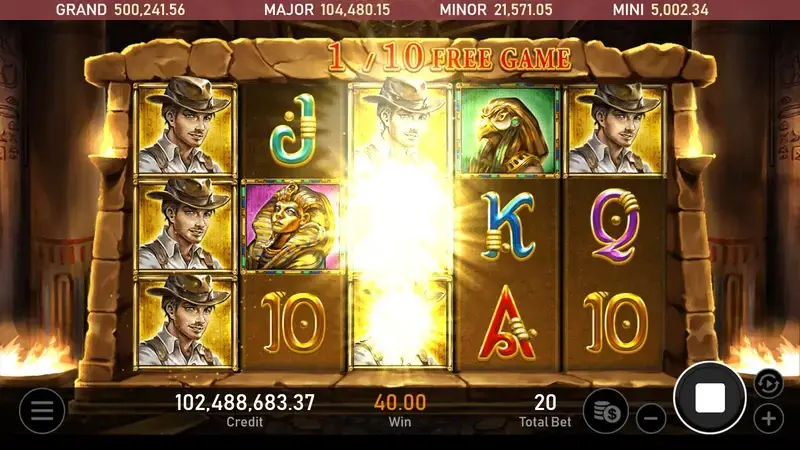Open the coin stack bet options

click(x=605, y=410)
